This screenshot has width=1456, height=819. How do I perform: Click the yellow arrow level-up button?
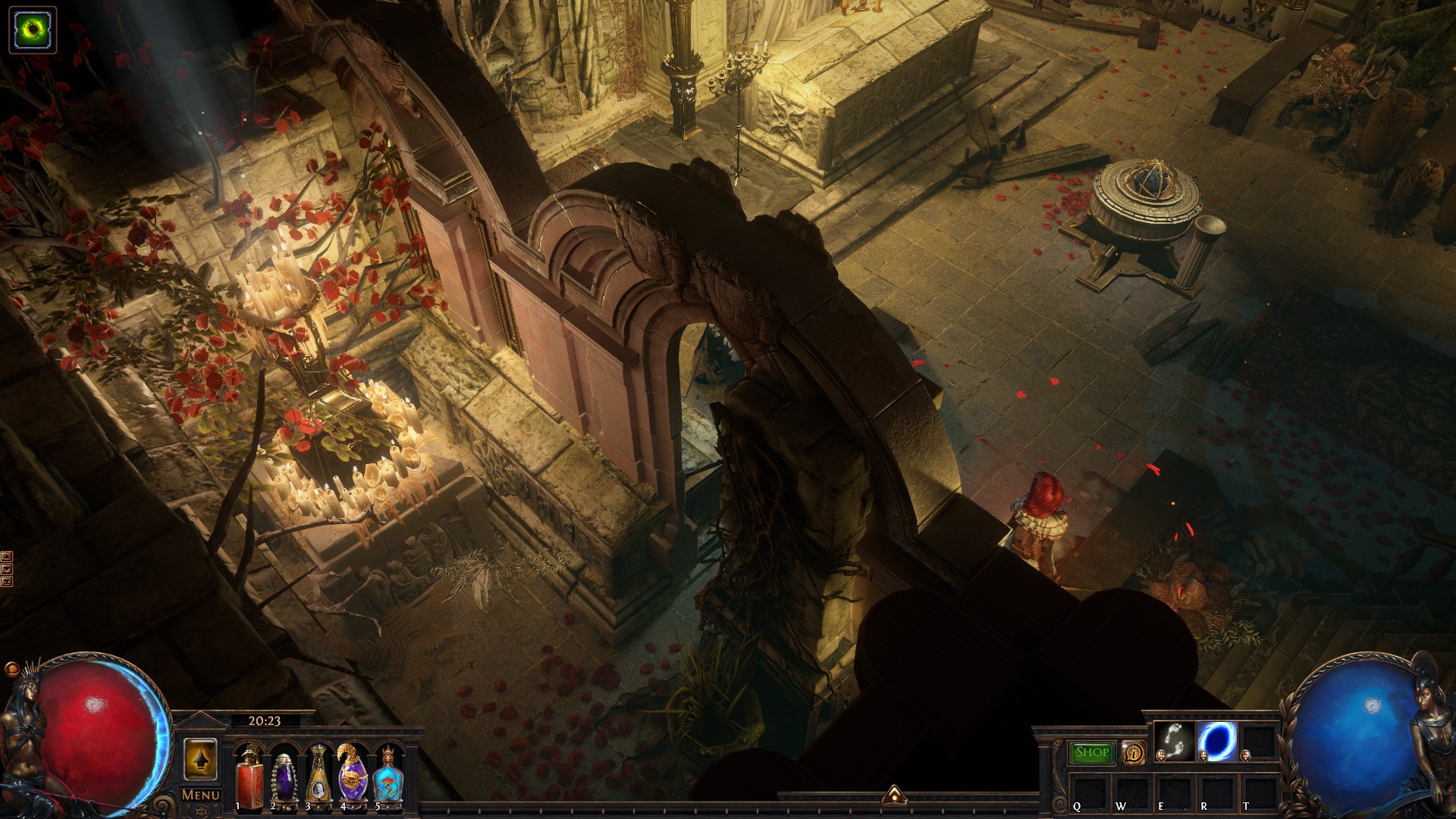coord(200,758)
